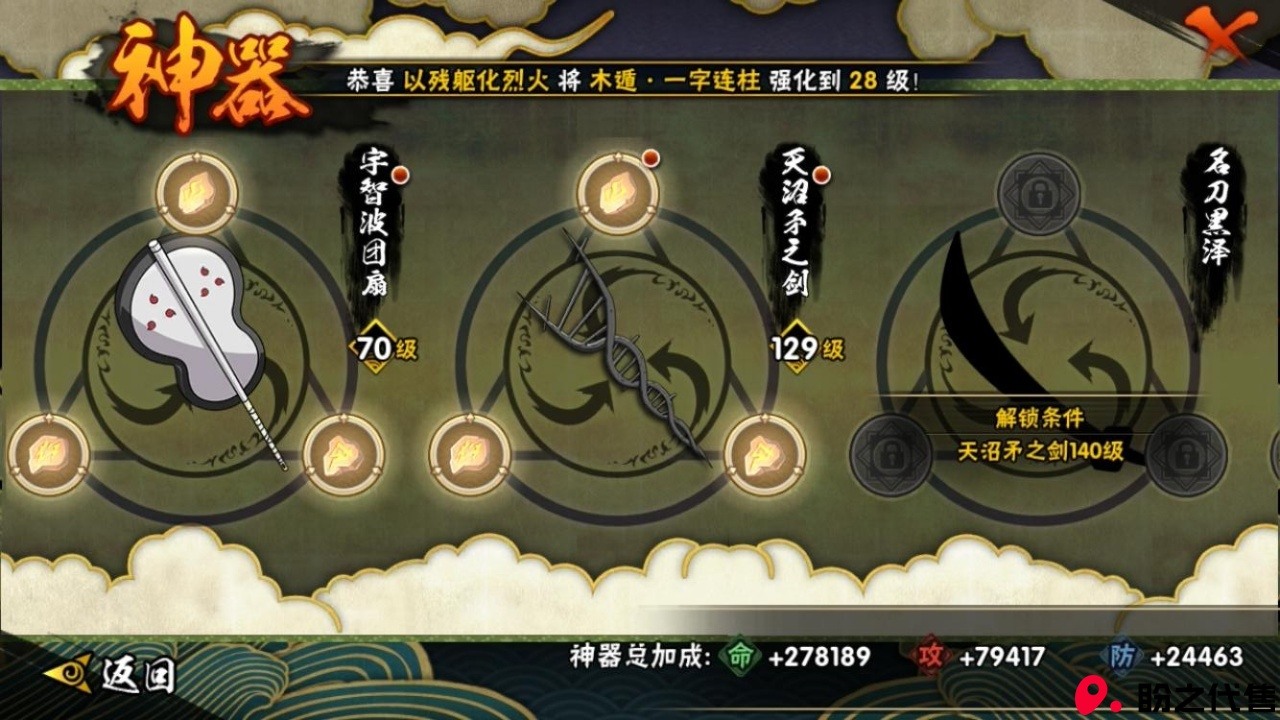Open the top rune slot above 宇智波团扇

(197, 193)
